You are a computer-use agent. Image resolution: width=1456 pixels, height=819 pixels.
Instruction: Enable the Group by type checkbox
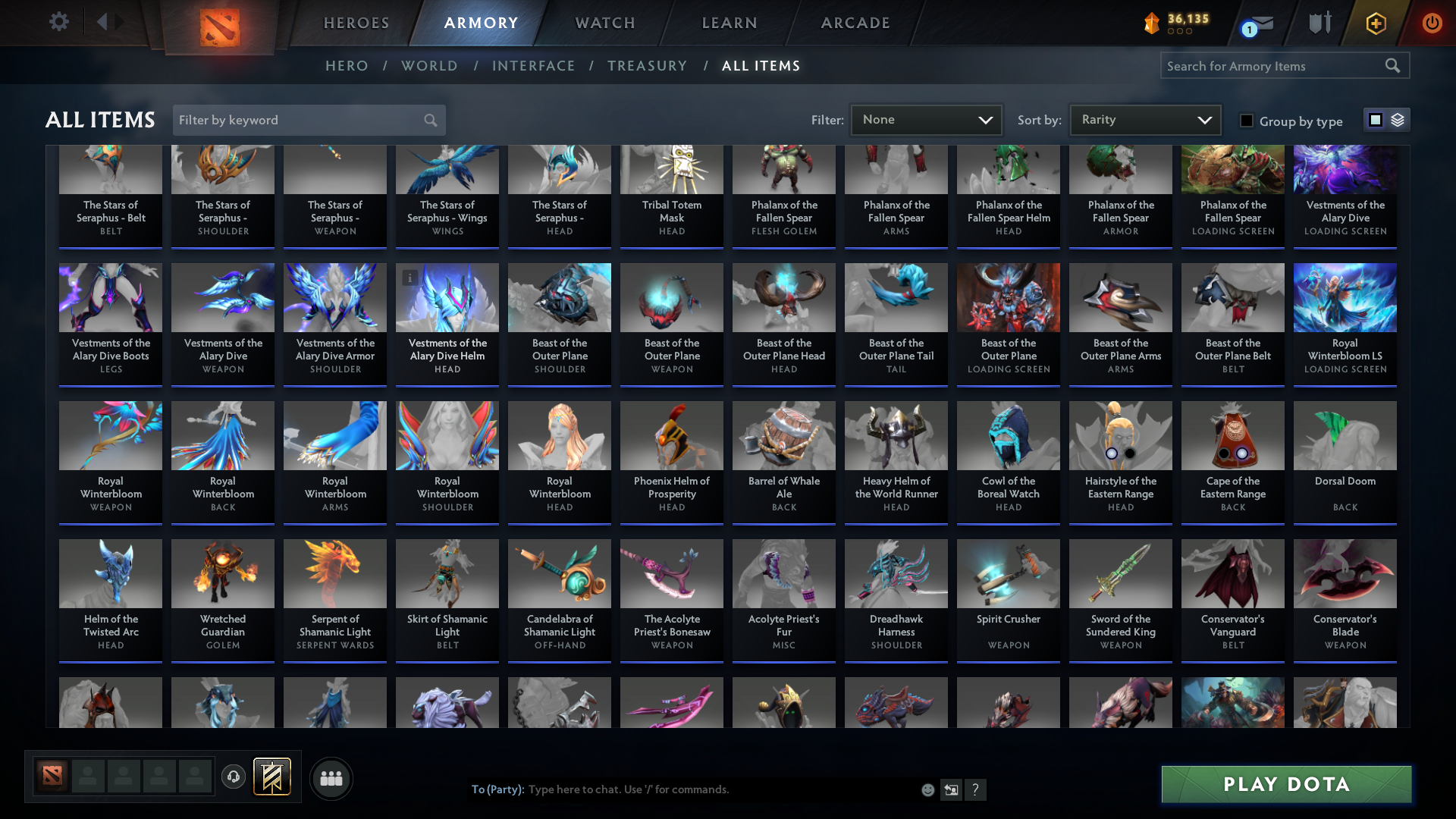tap(1247, 121)
